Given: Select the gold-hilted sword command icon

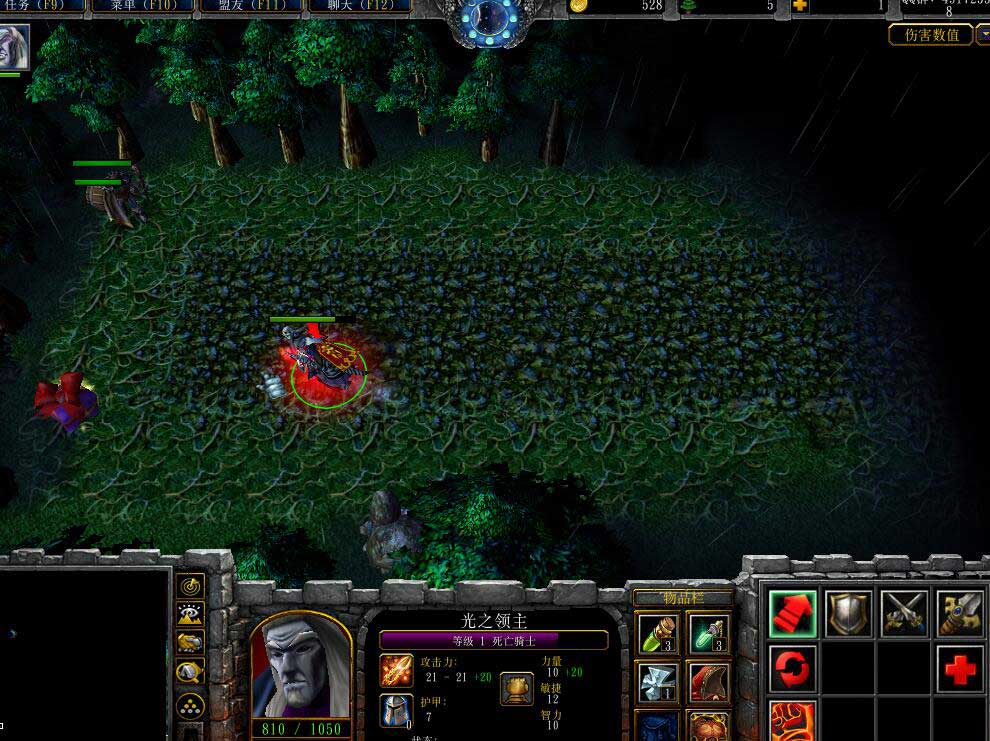Looking at the screenshot, I should pyautogui.click(x=960, y=613).
